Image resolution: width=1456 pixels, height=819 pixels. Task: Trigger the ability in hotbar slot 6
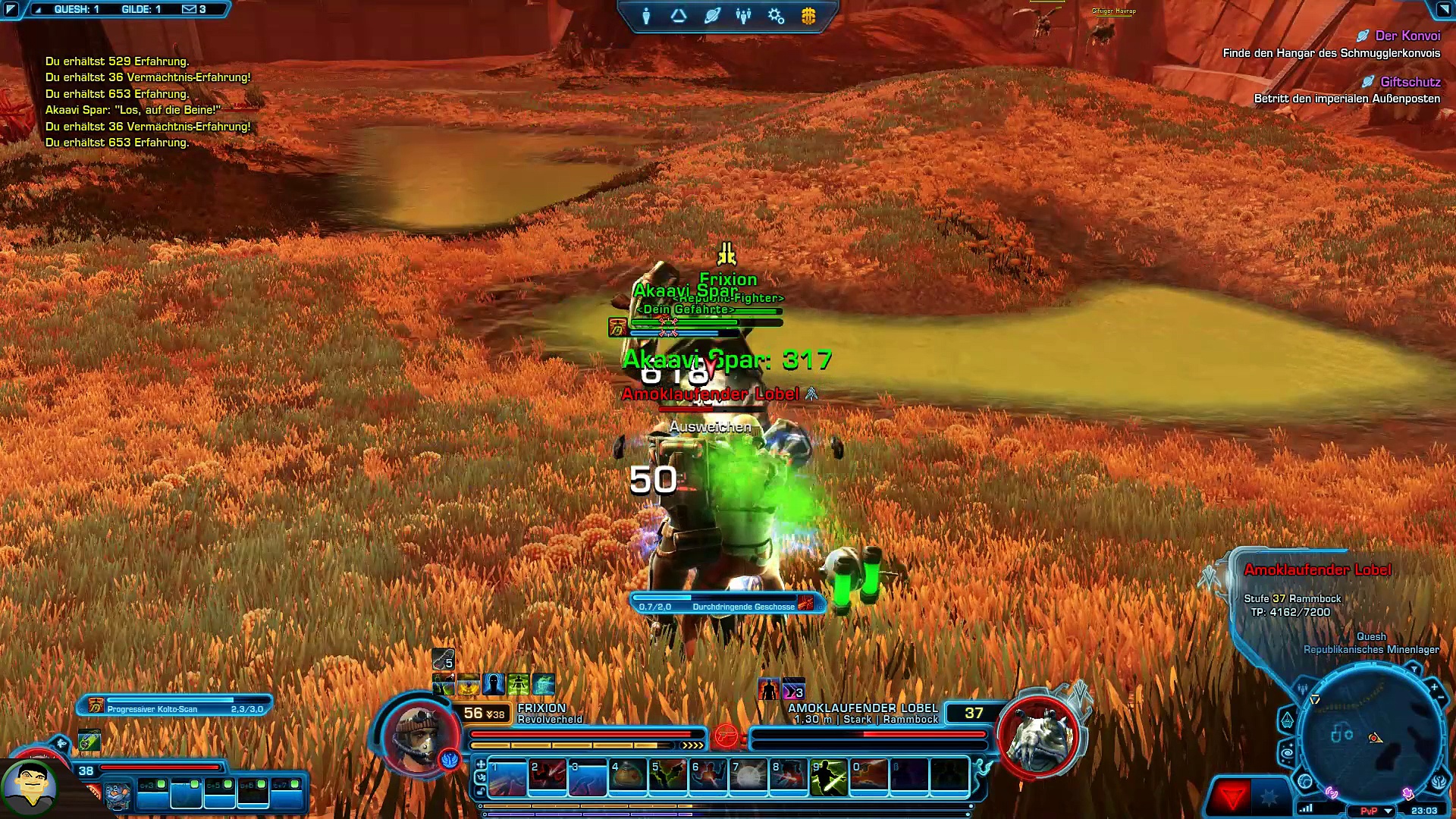pos(708,778)
